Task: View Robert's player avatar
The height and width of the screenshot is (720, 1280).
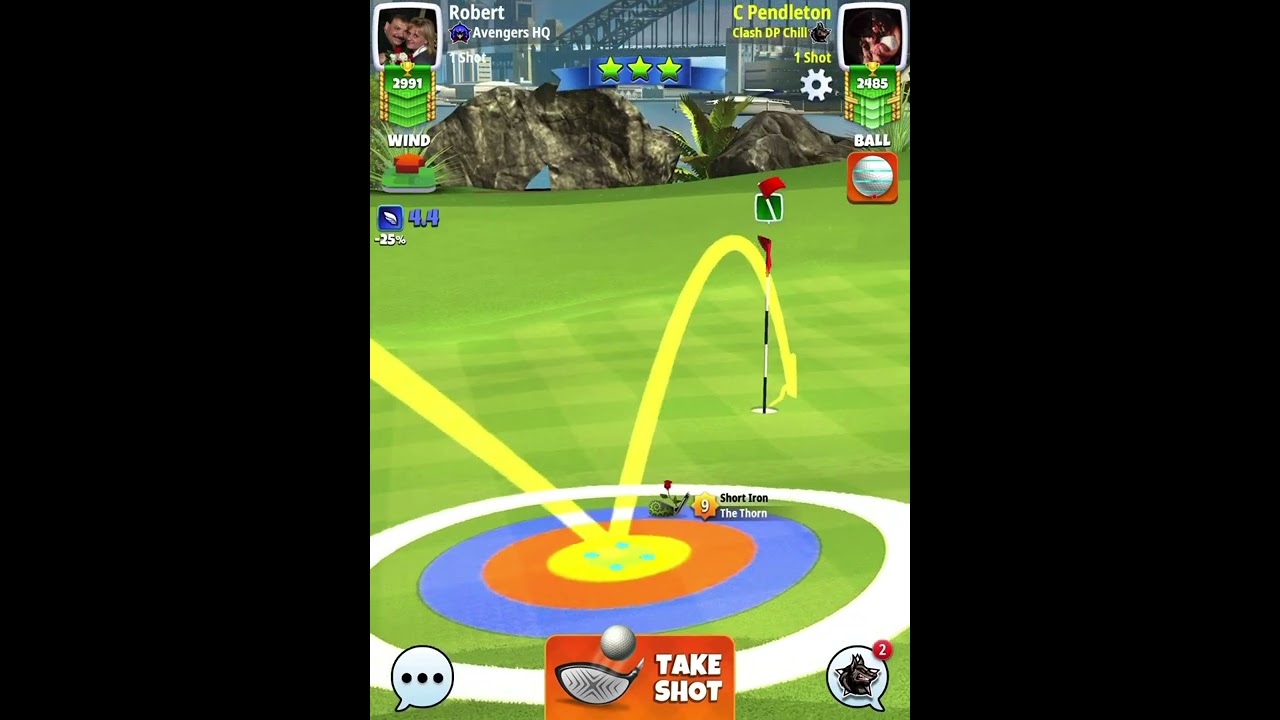Action: 407,36
